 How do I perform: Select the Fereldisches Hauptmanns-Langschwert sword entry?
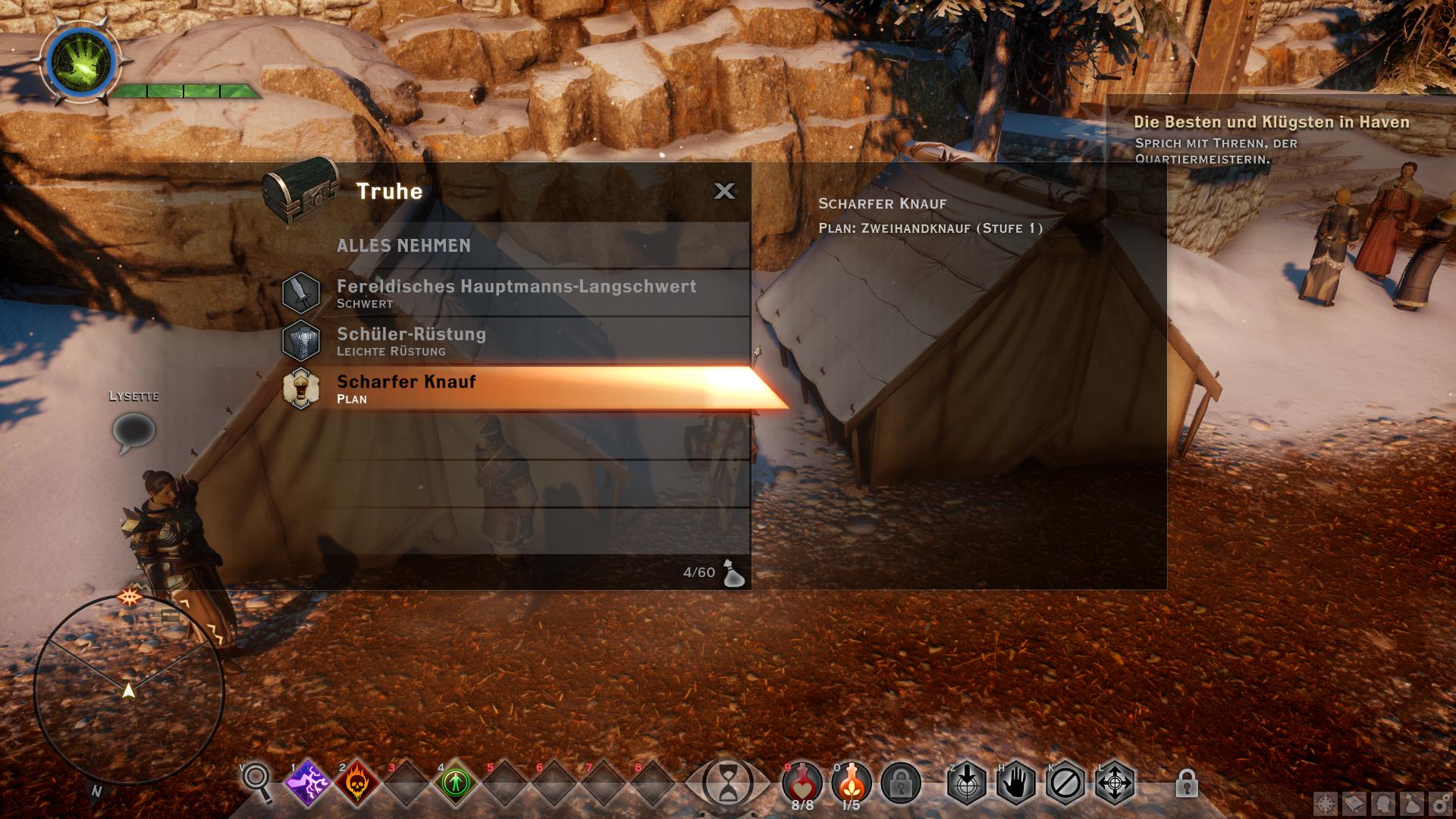point(516,293)
